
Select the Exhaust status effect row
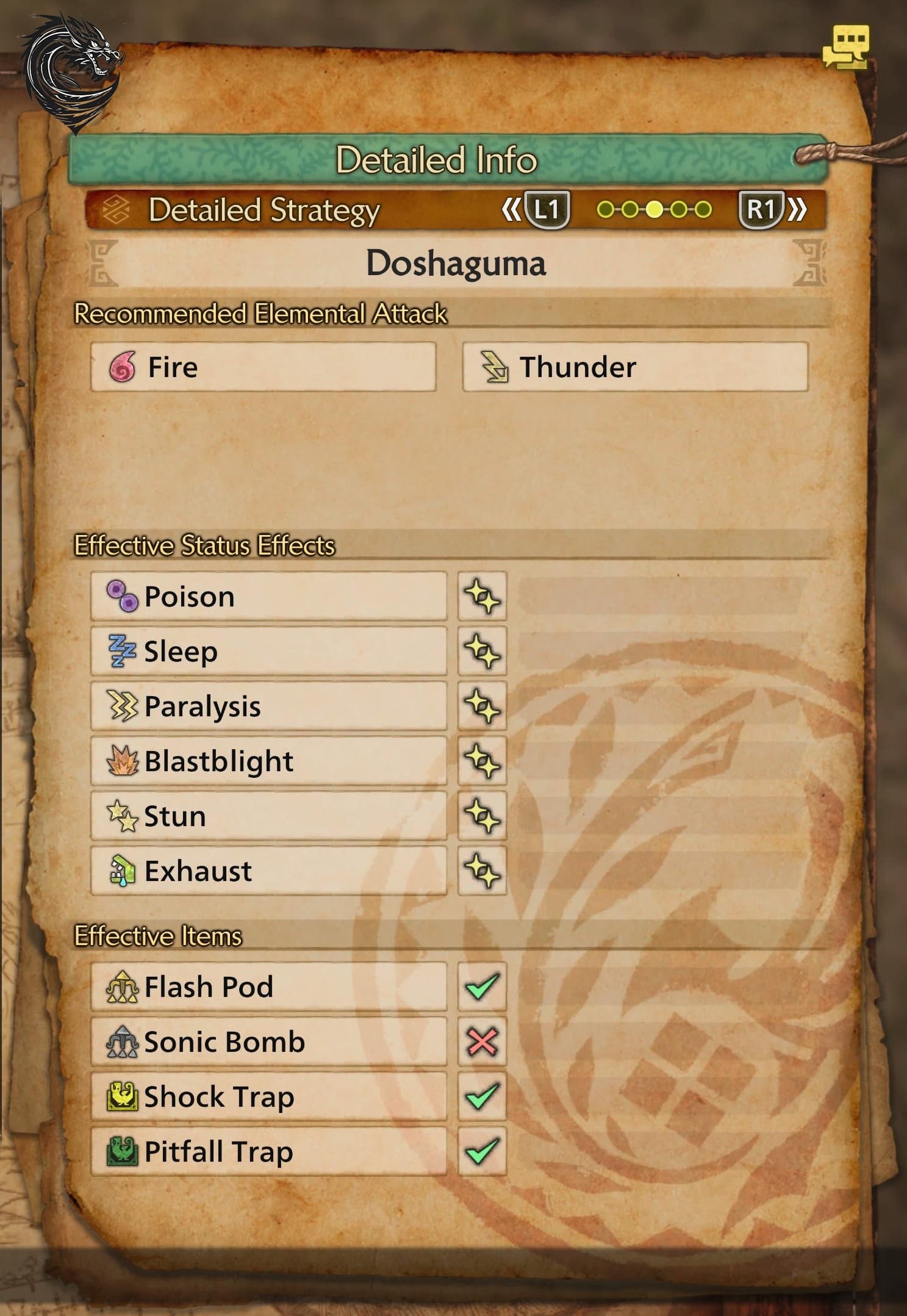click(x=268, y=871)
